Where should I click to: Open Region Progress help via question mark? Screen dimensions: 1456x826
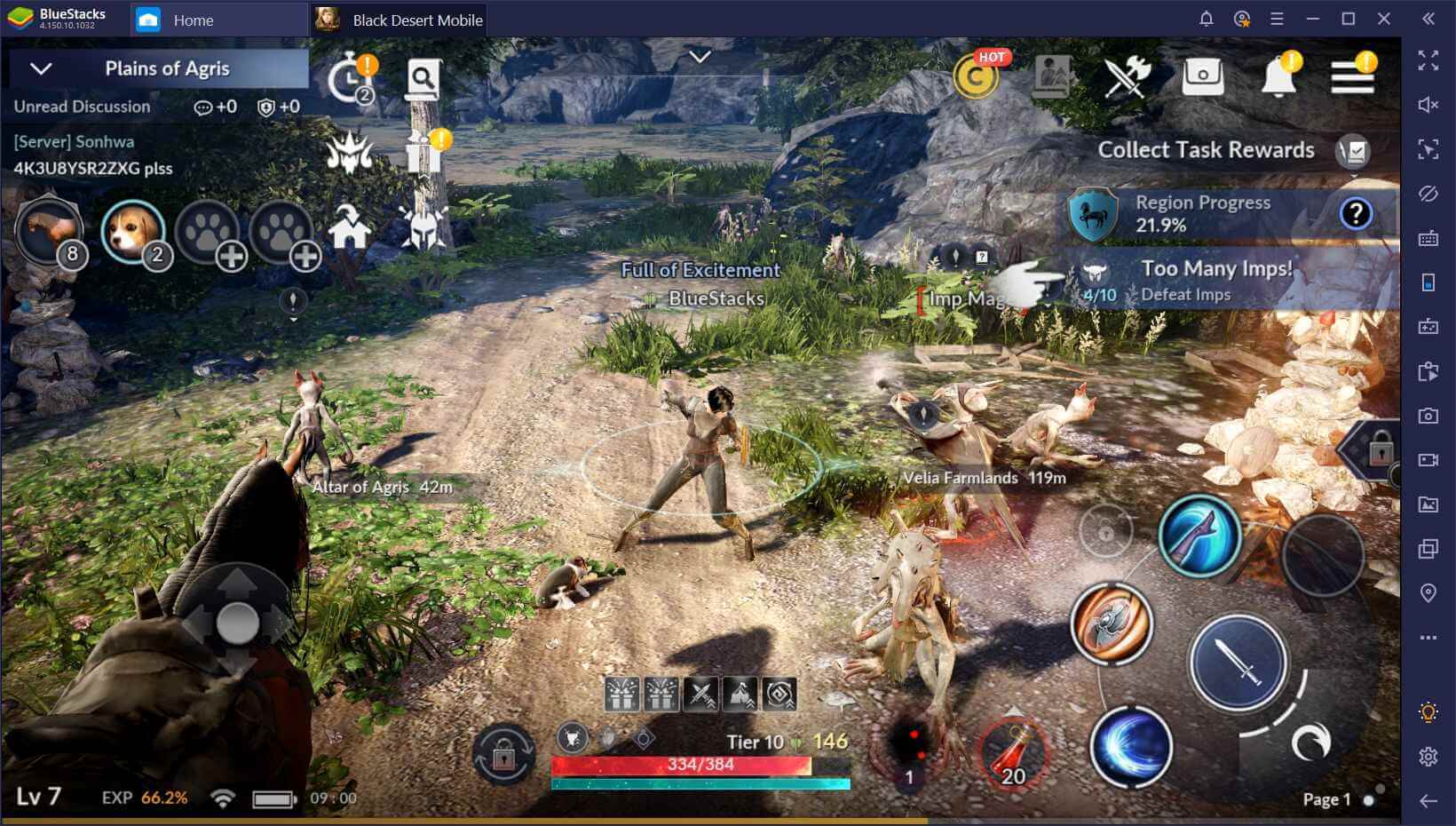(x=1357, y=211)
